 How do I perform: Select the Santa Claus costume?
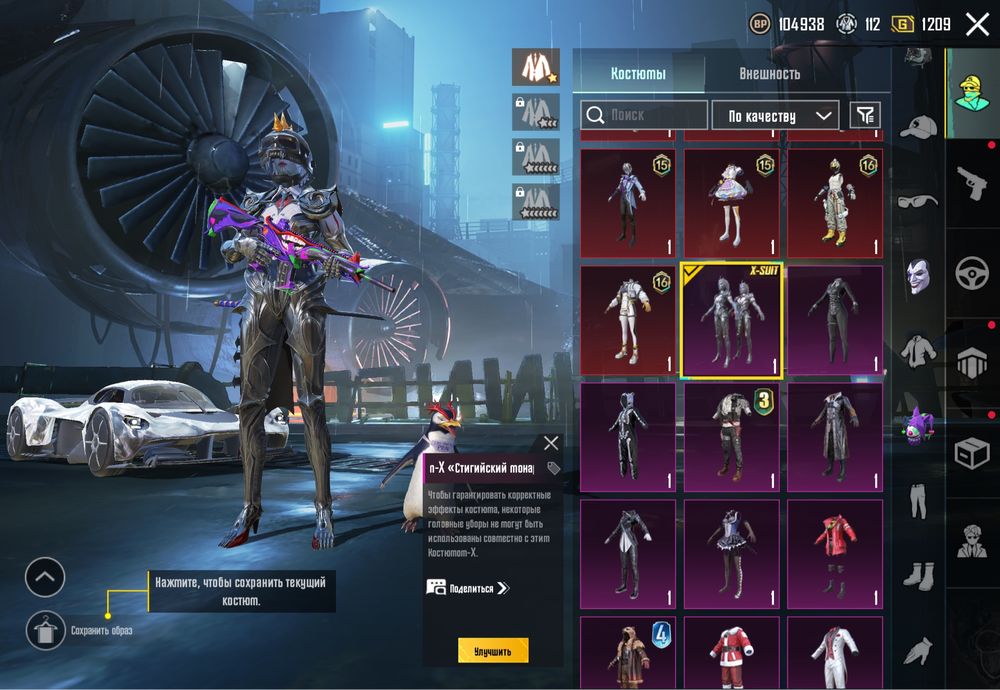[731, 652]
